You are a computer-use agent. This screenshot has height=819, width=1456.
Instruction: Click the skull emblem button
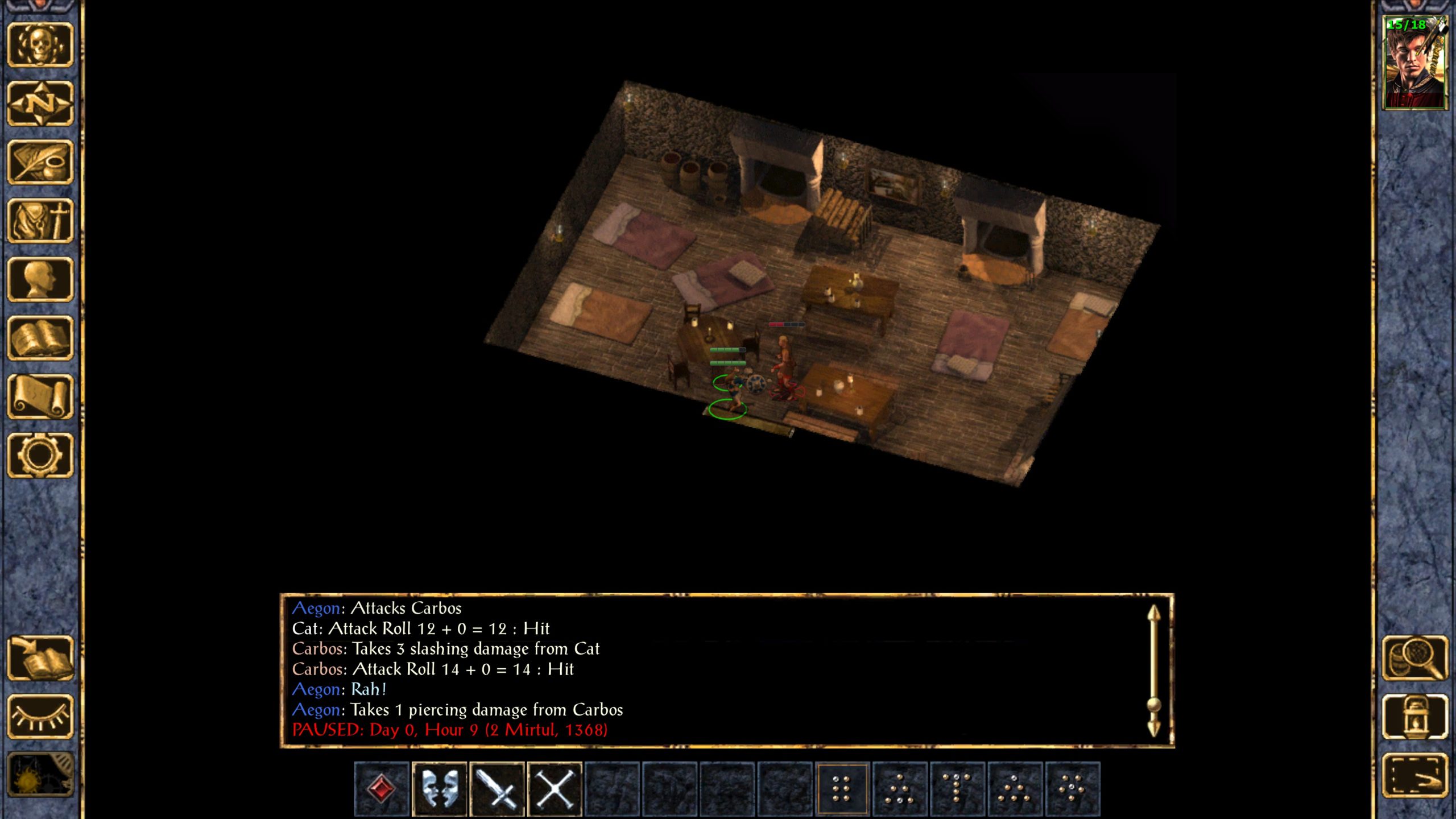(40, 44)
